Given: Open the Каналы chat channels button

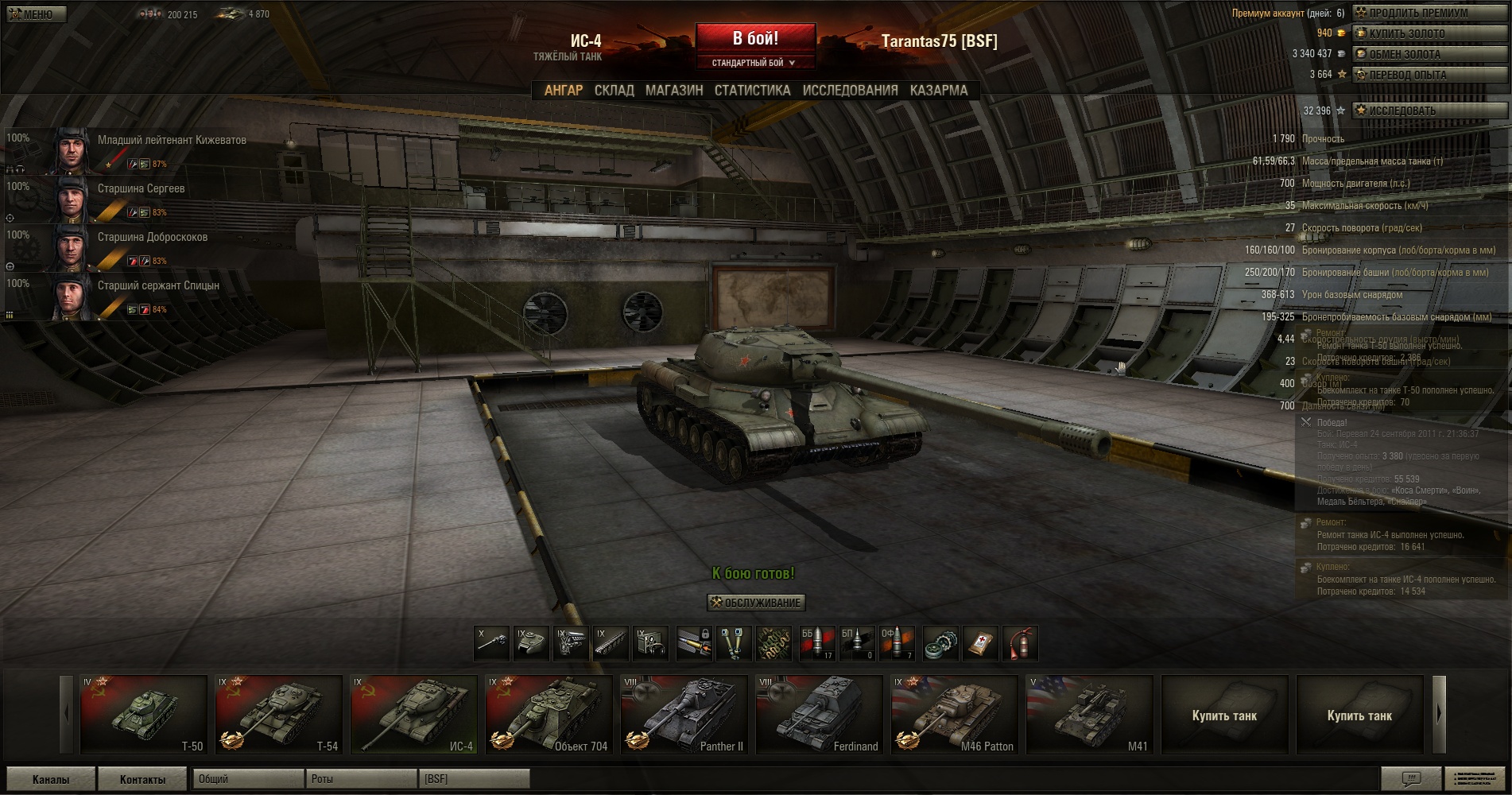Looking at the screenshot, I should 51,779.
